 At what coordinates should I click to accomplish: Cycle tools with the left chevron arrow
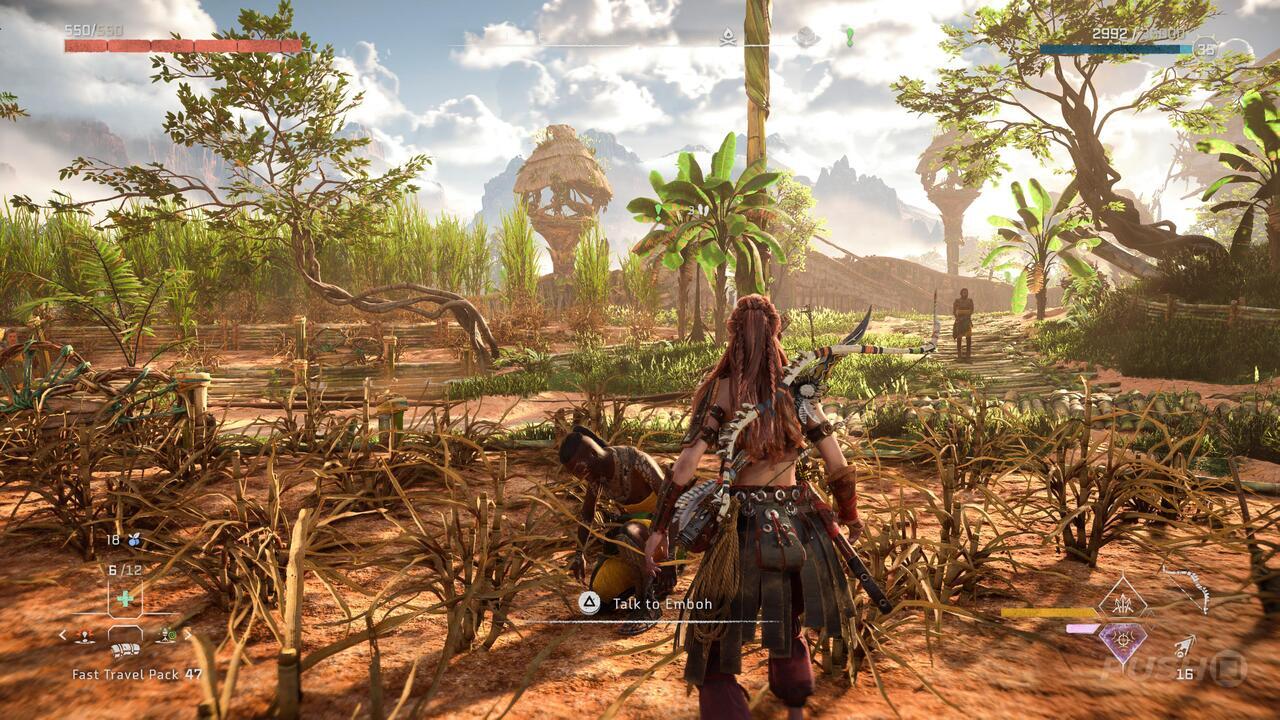pyautogui.click(x=62, y=635)
